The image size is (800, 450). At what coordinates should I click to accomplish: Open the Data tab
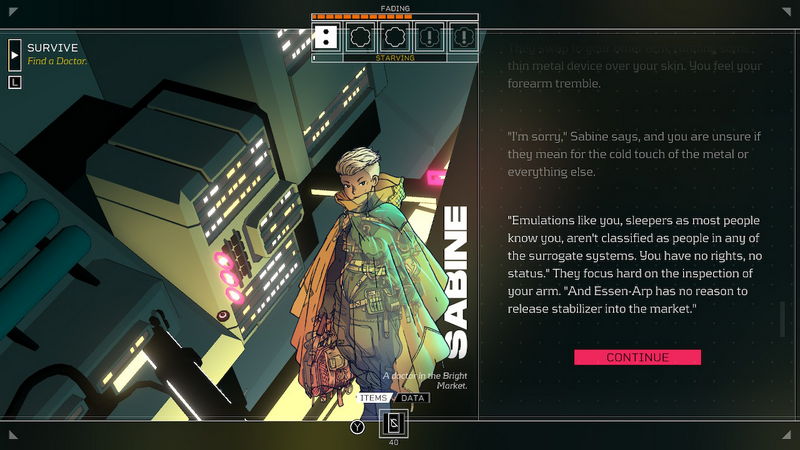tap(414, 398)
